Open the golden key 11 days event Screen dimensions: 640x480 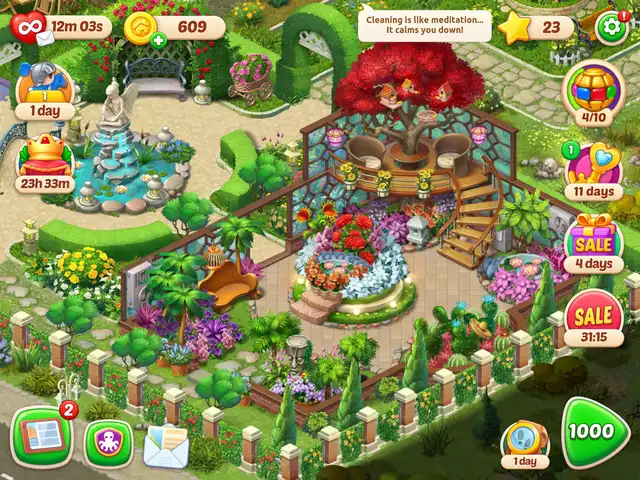tap(592, 168)
